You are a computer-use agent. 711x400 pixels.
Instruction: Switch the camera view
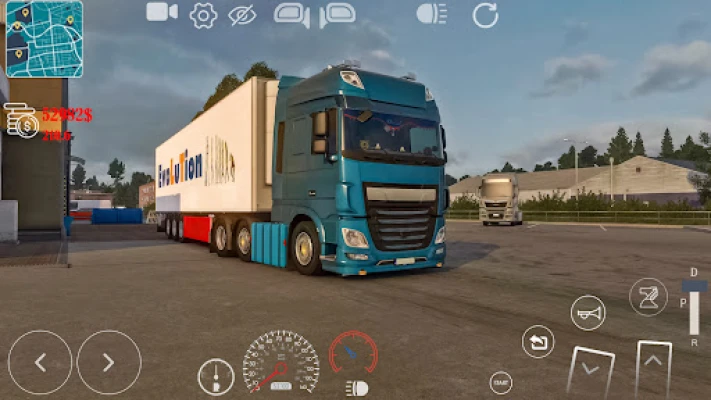coord(161,12)
